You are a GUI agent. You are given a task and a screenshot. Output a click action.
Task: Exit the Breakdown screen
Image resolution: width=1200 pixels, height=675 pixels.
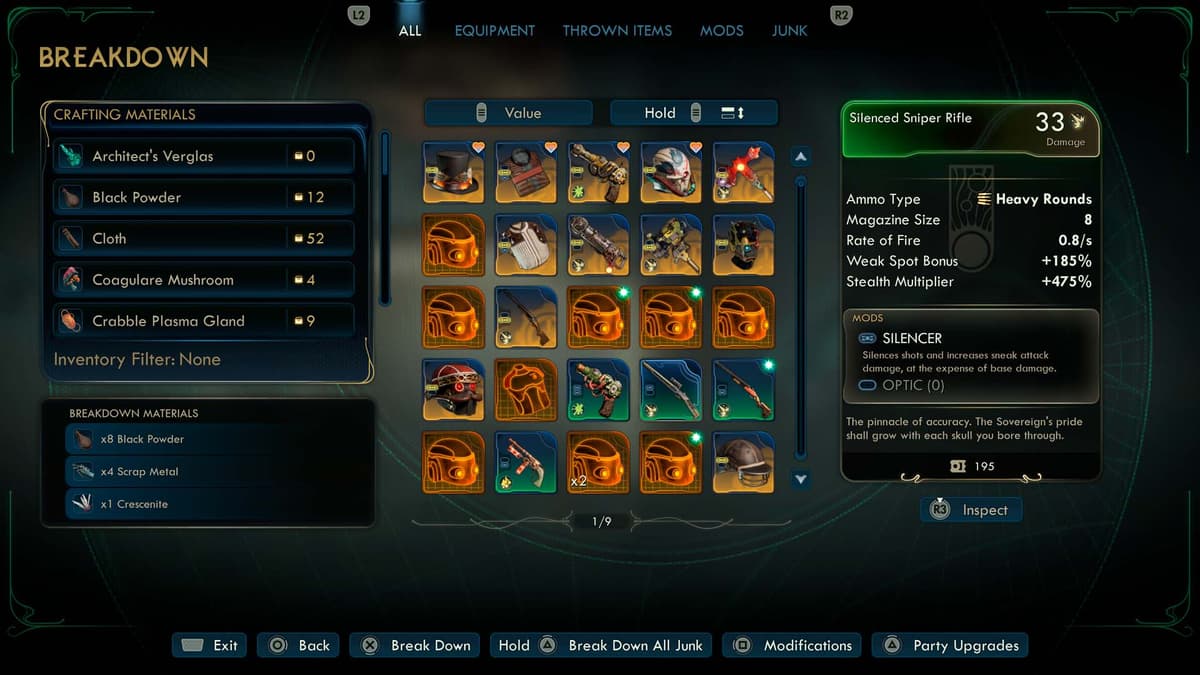click(x=209, y=645)
